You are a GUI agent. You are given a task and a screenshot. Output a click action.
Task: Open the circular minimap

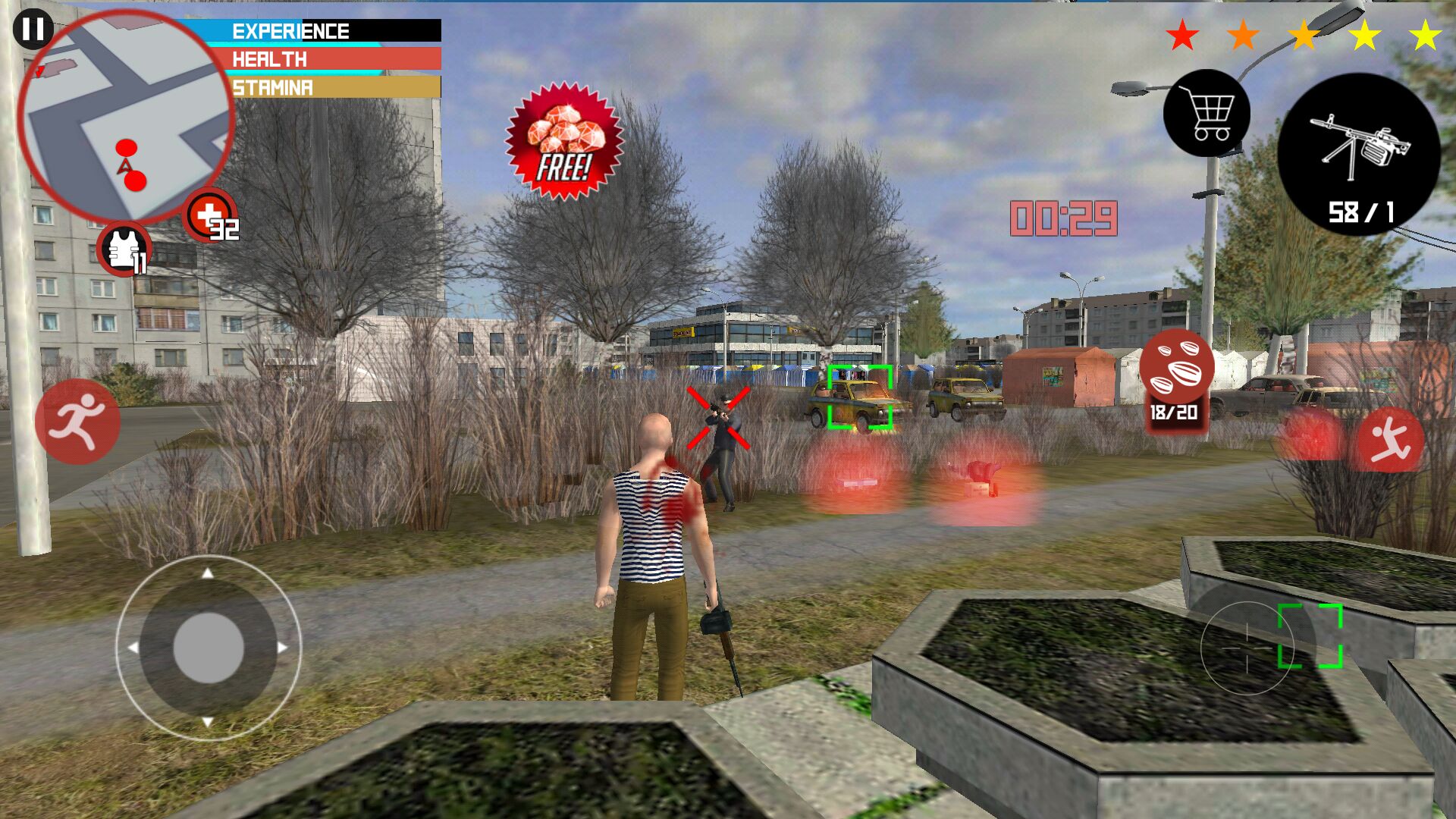point(125,118)
